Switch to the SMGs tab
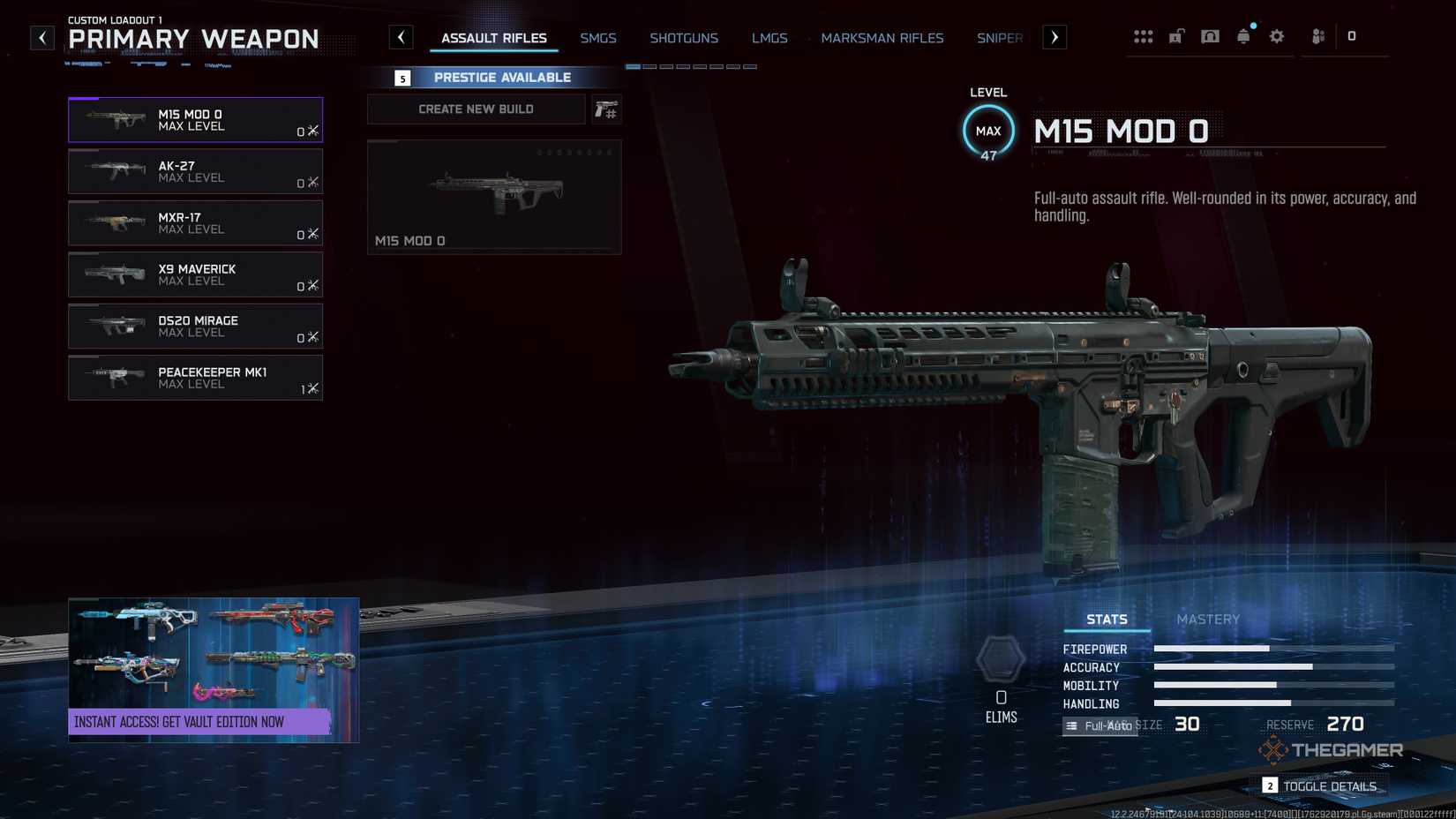1456x819 pixels. 598,38
